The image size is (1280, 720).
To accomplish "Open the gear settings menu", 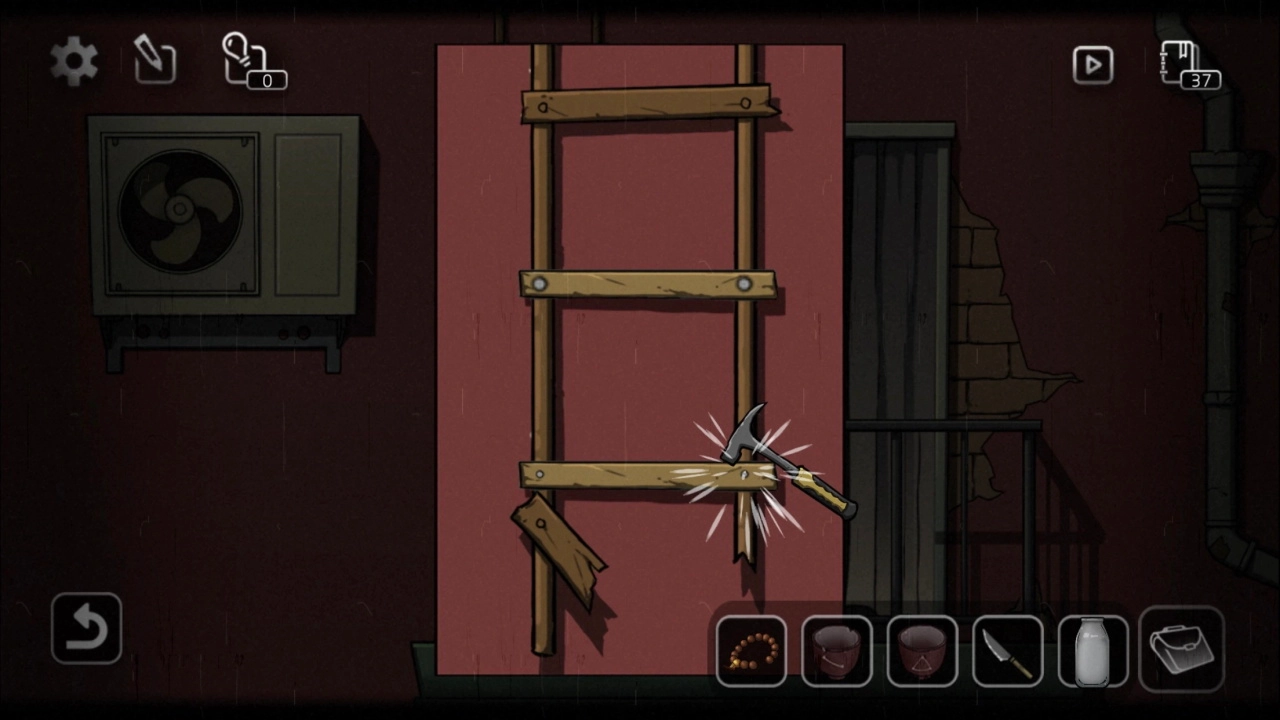I will point(75,62).
